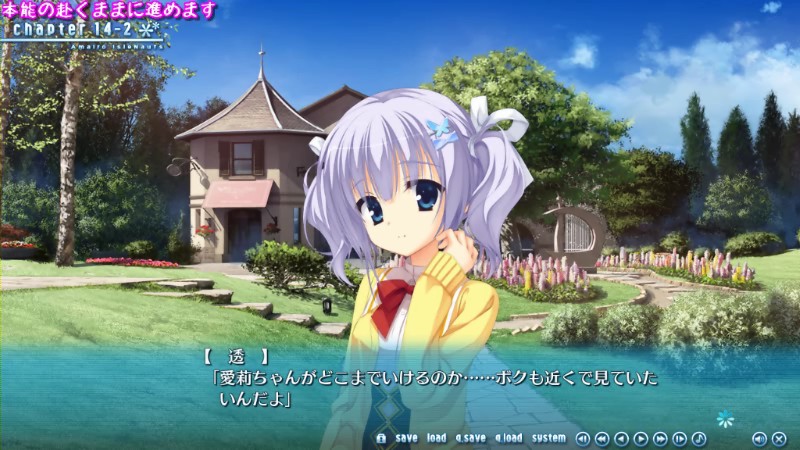Screen dimensions: 800x450
Task: Fast-forward with the double right arrow
Action: 660,438
